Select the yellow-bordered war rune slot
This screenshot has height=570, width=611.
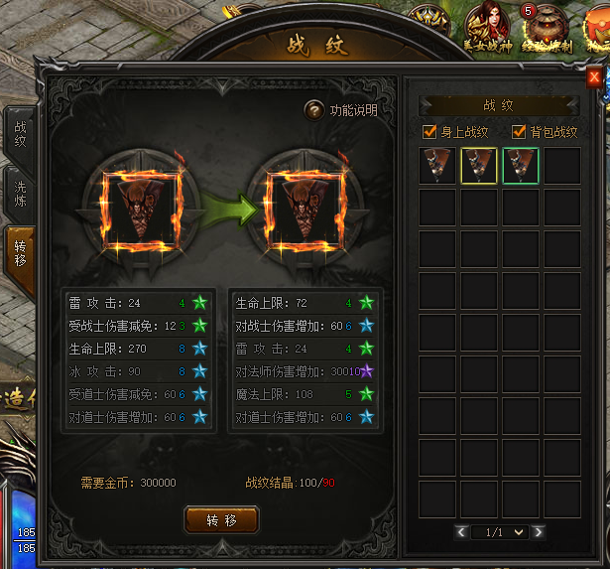coord(479,166)
